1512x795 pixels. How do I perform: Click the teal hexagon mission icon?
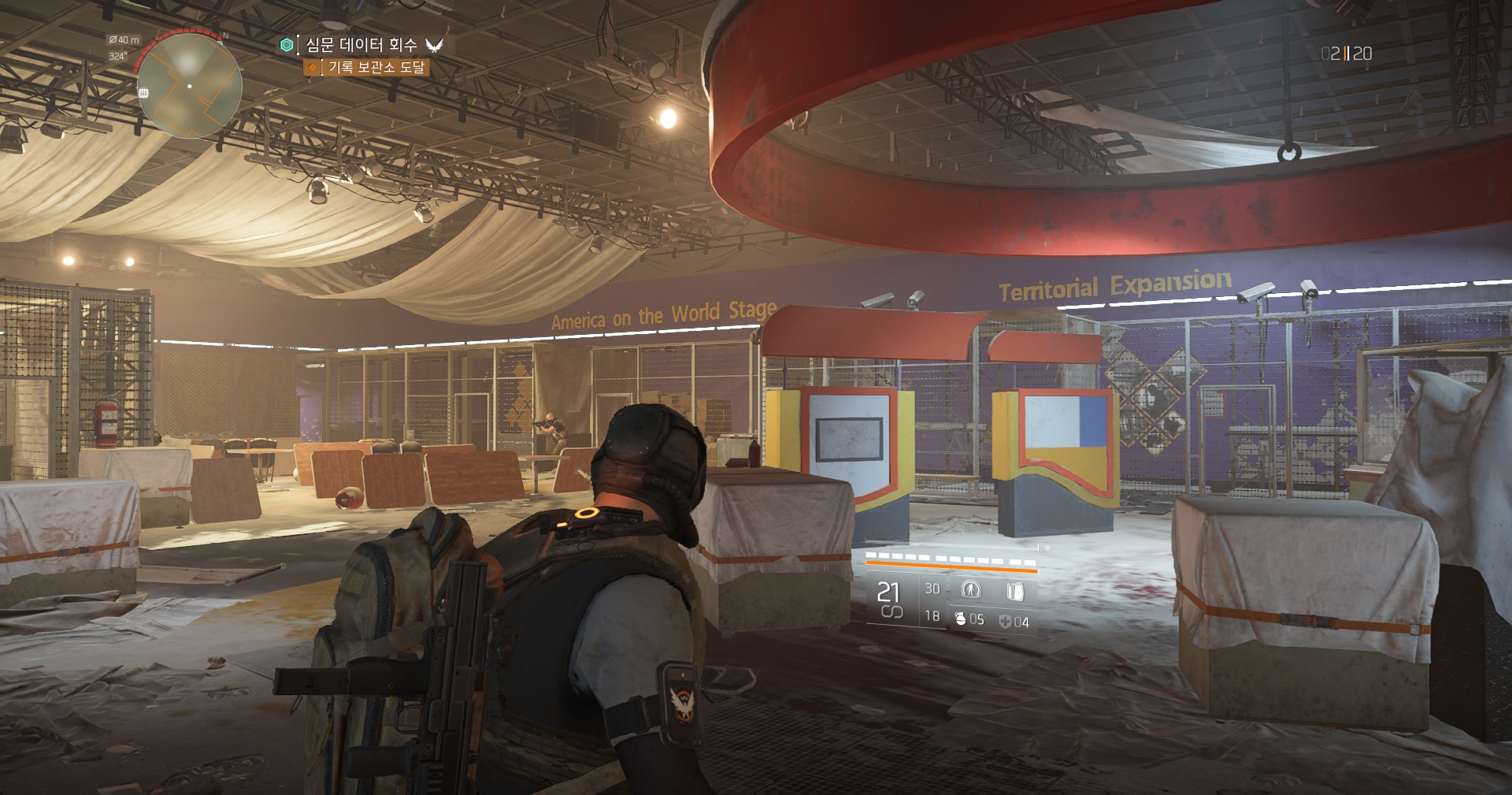point(287,45)
